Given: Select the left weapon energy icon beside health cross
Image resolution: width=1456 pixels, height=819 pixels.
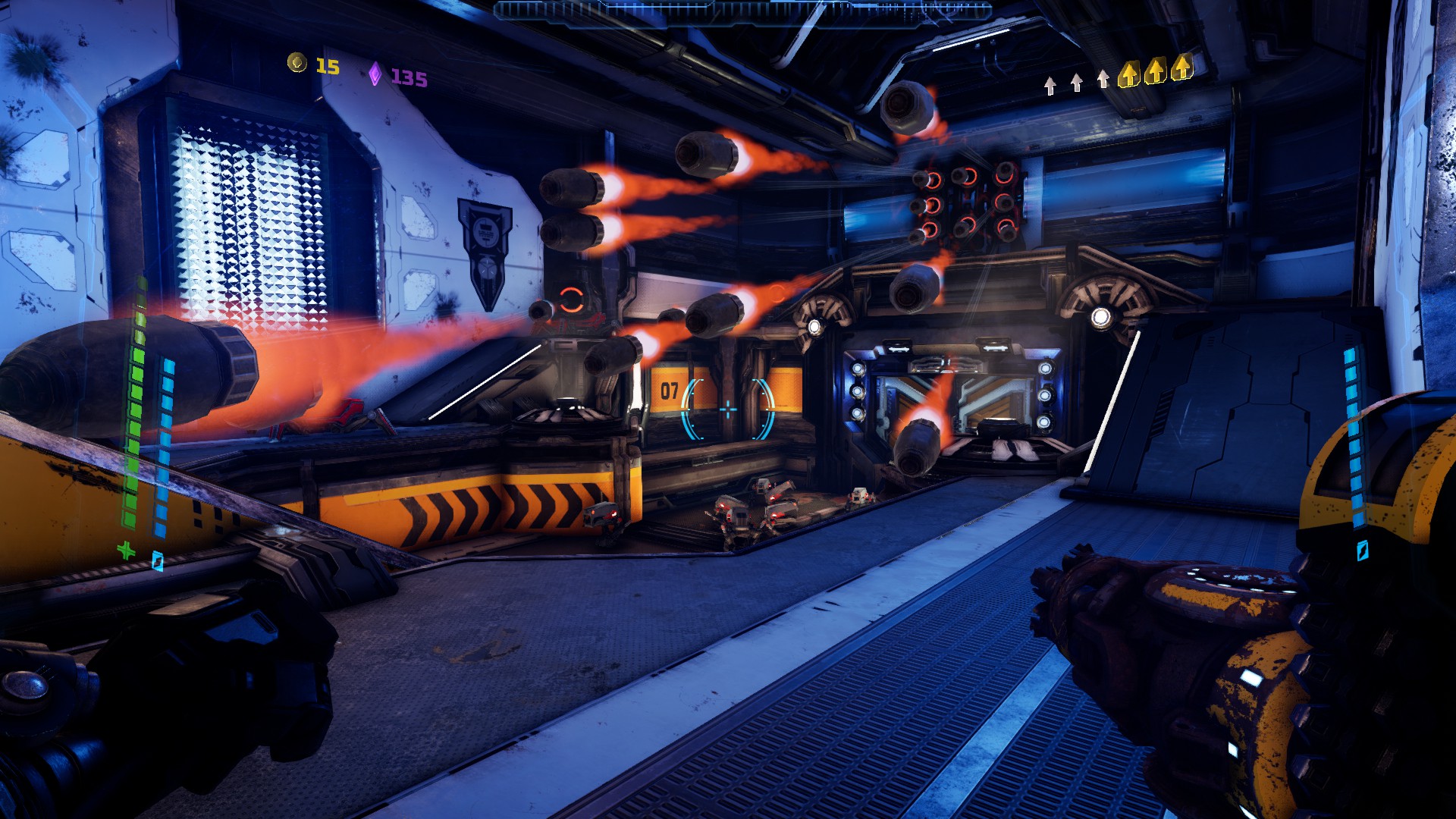Looking at the screenshot, I should click(157, 560).
